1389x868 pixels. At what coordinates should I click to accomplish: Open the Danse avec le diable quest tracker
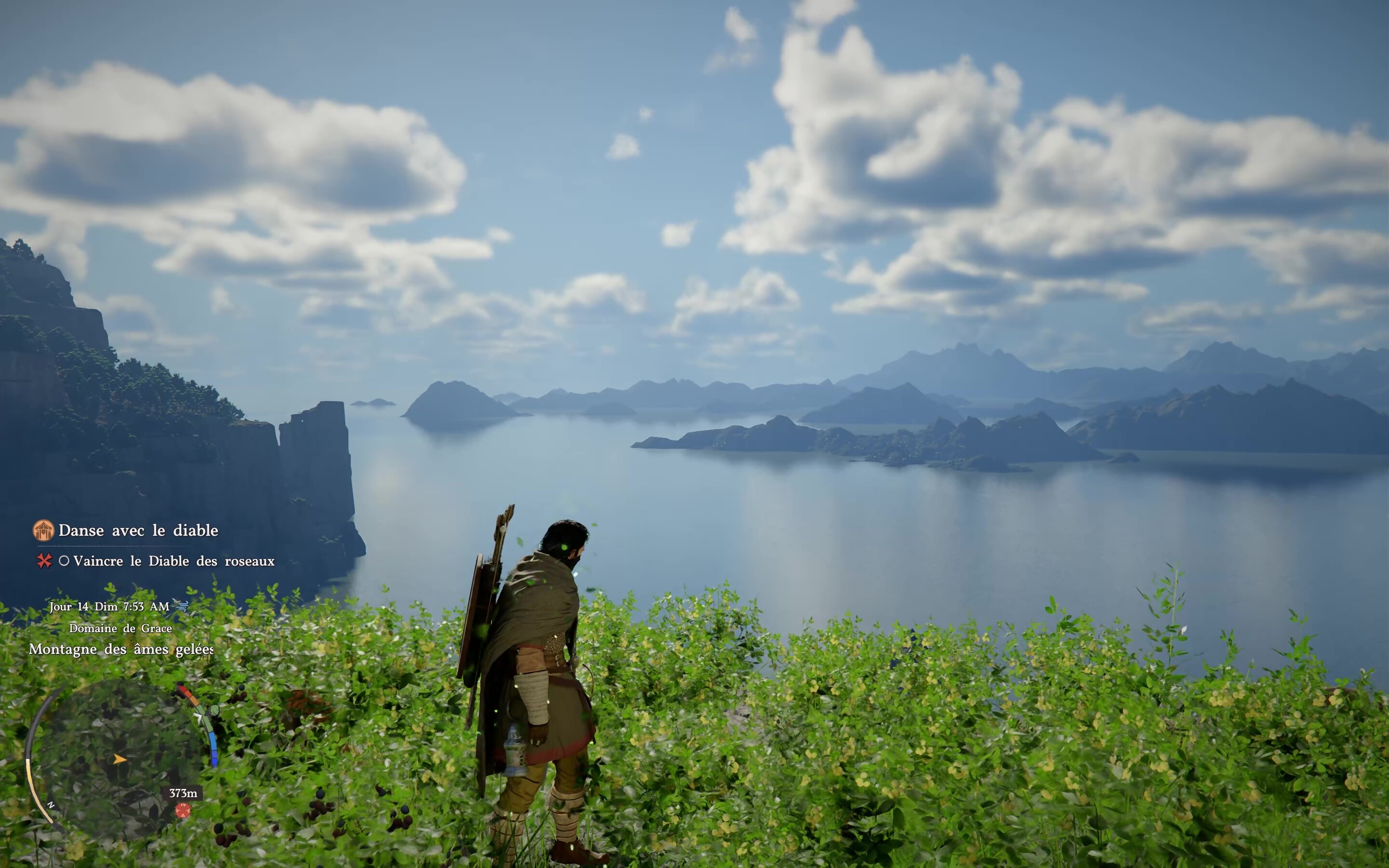[138, 530]
